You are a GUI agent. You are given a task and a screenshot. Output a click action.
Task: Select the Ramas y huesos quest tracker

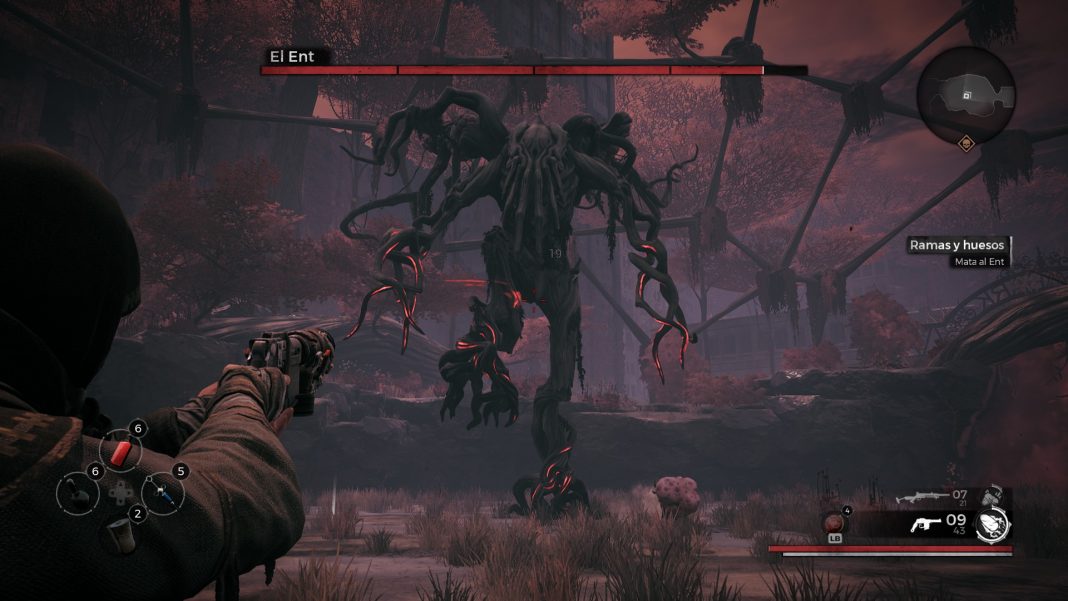[x=956, y=245]
